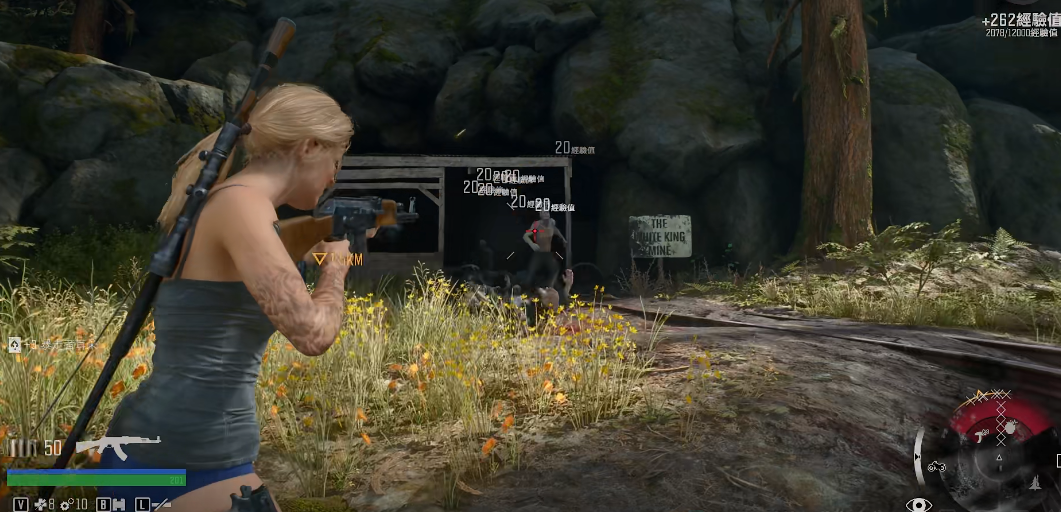The image size is (1061, 512).
Task: Select the binoculars icon
Action: pos(119,504)
